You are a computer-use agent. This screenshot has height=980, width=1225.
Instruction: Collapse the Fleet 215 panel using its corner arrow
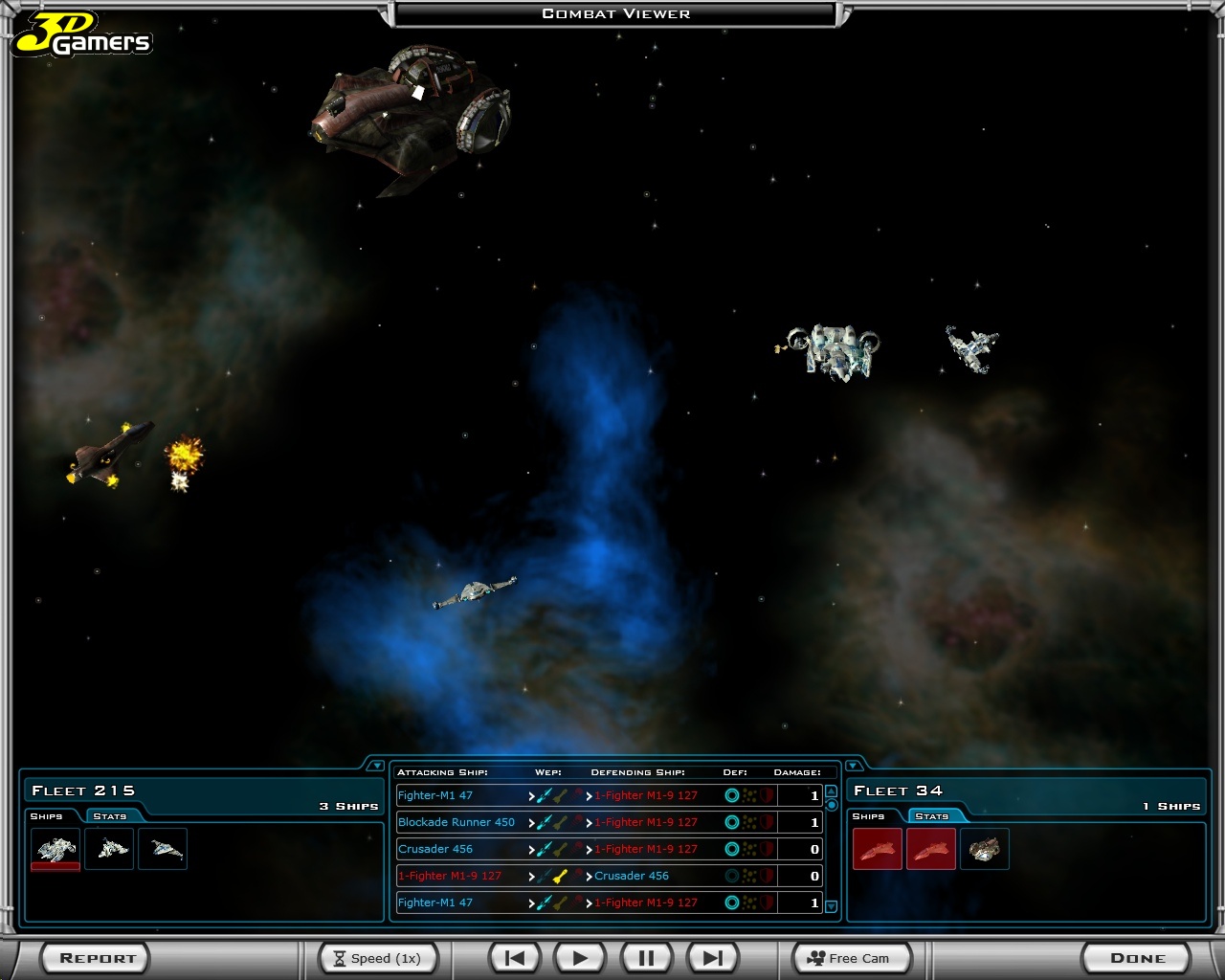coord(377,765)
